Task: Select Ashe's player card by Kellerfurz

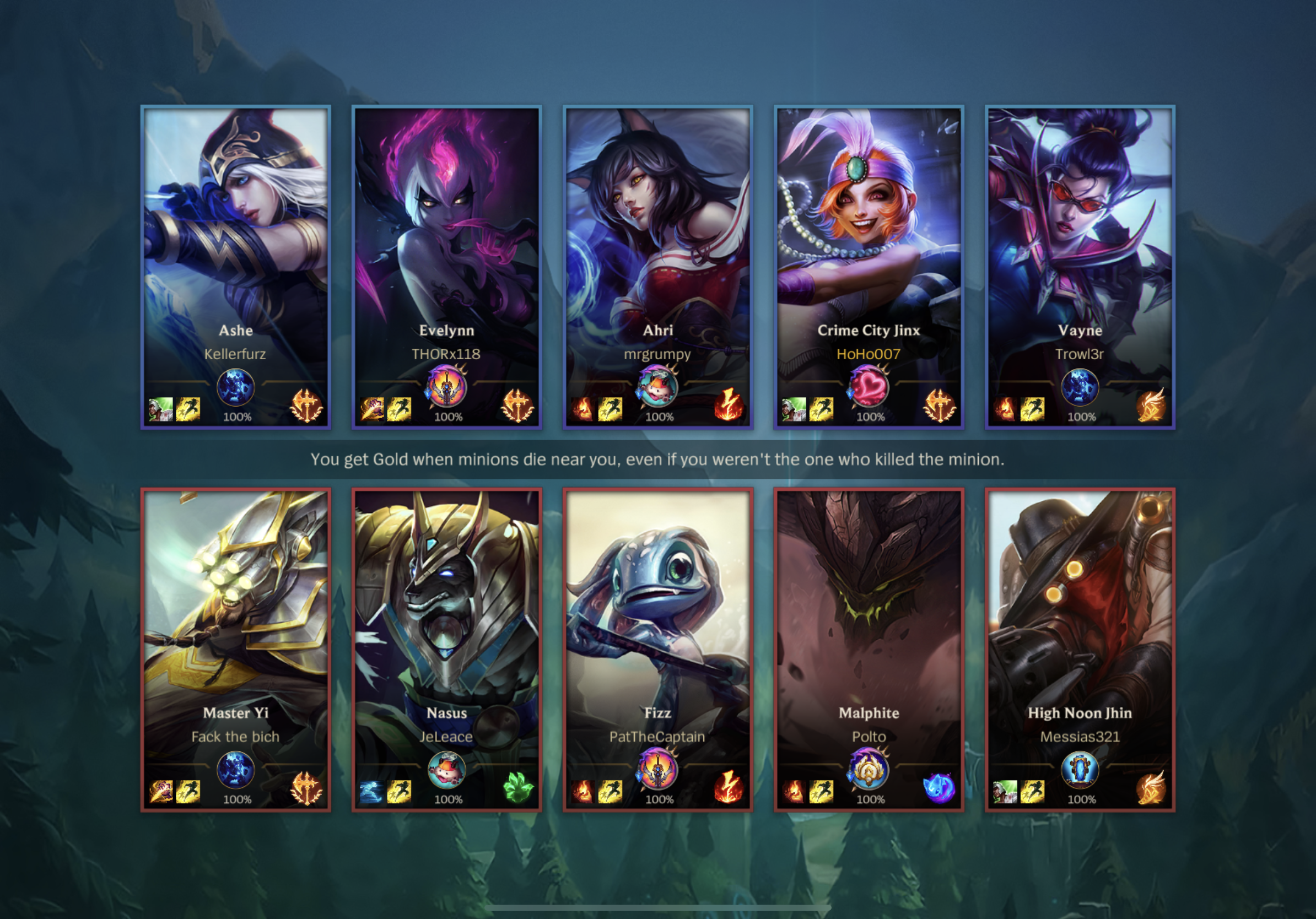Action: pyautogui.click(x=235, y=241)
